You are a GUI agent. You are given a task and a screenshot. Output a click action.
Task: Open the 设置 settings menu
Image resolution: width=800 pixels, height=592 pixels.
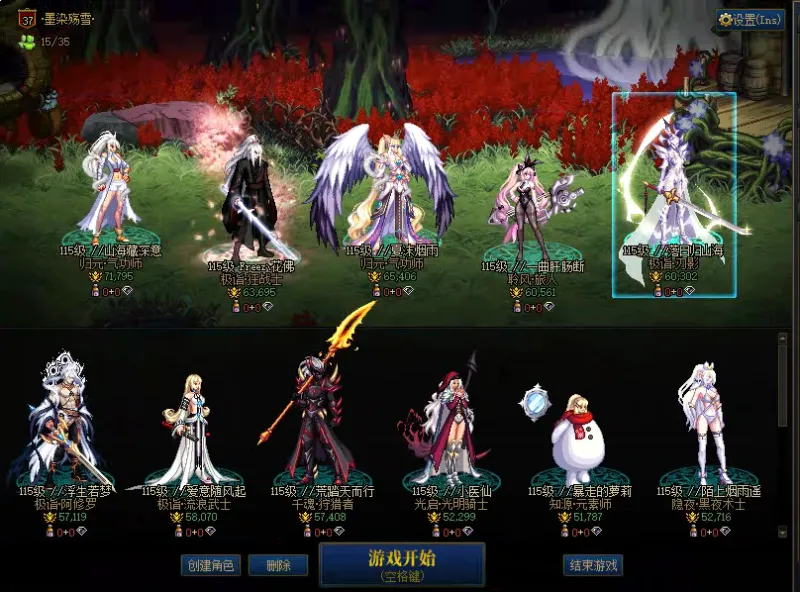[751, 19]
